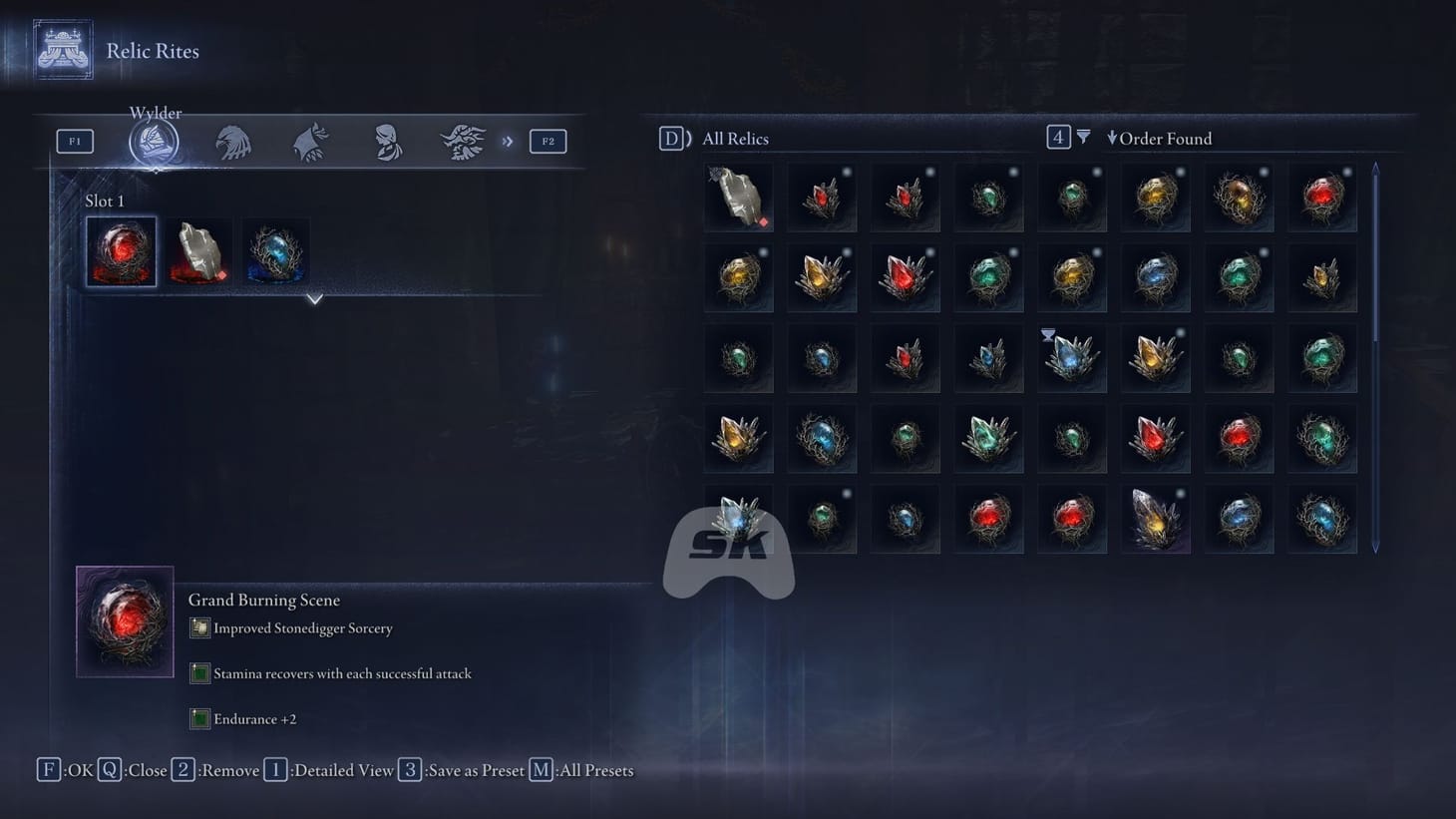Switch to next tab with F2
The width and height of the screenshot is (1456, 819).
coord(546,141)
